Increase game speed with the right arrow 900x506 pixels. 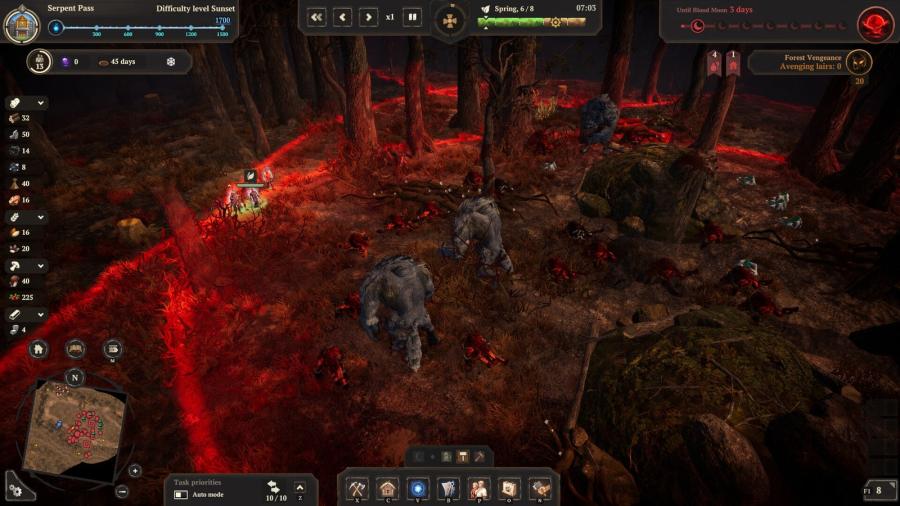coord(369,17)
